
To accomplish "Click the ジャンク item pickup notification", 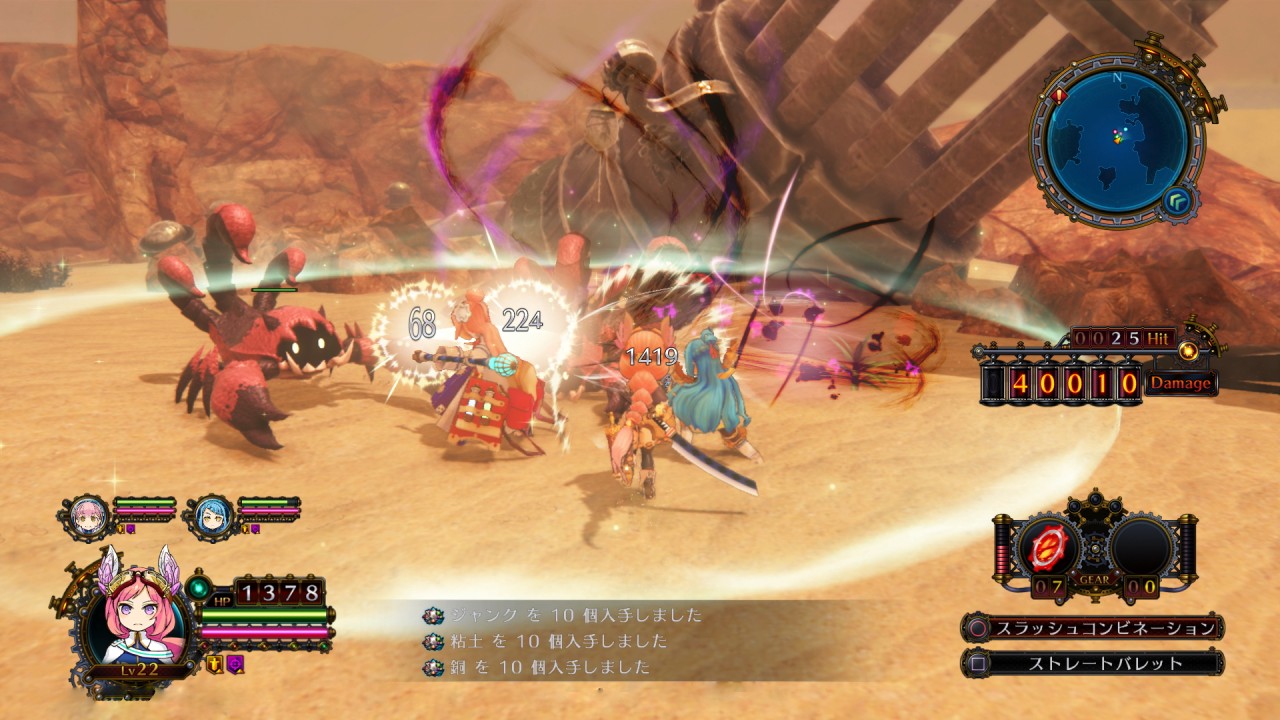I will click(x=566, y=615).
